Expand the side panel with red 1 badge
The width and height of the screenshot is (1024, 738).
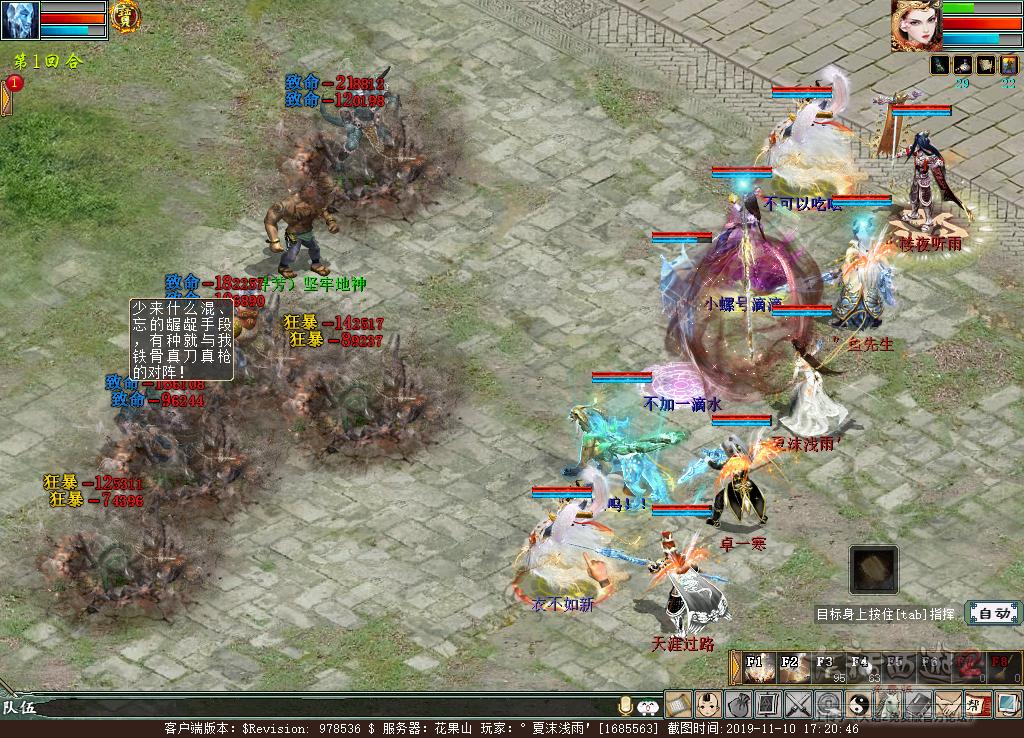(x=8, y=96)
